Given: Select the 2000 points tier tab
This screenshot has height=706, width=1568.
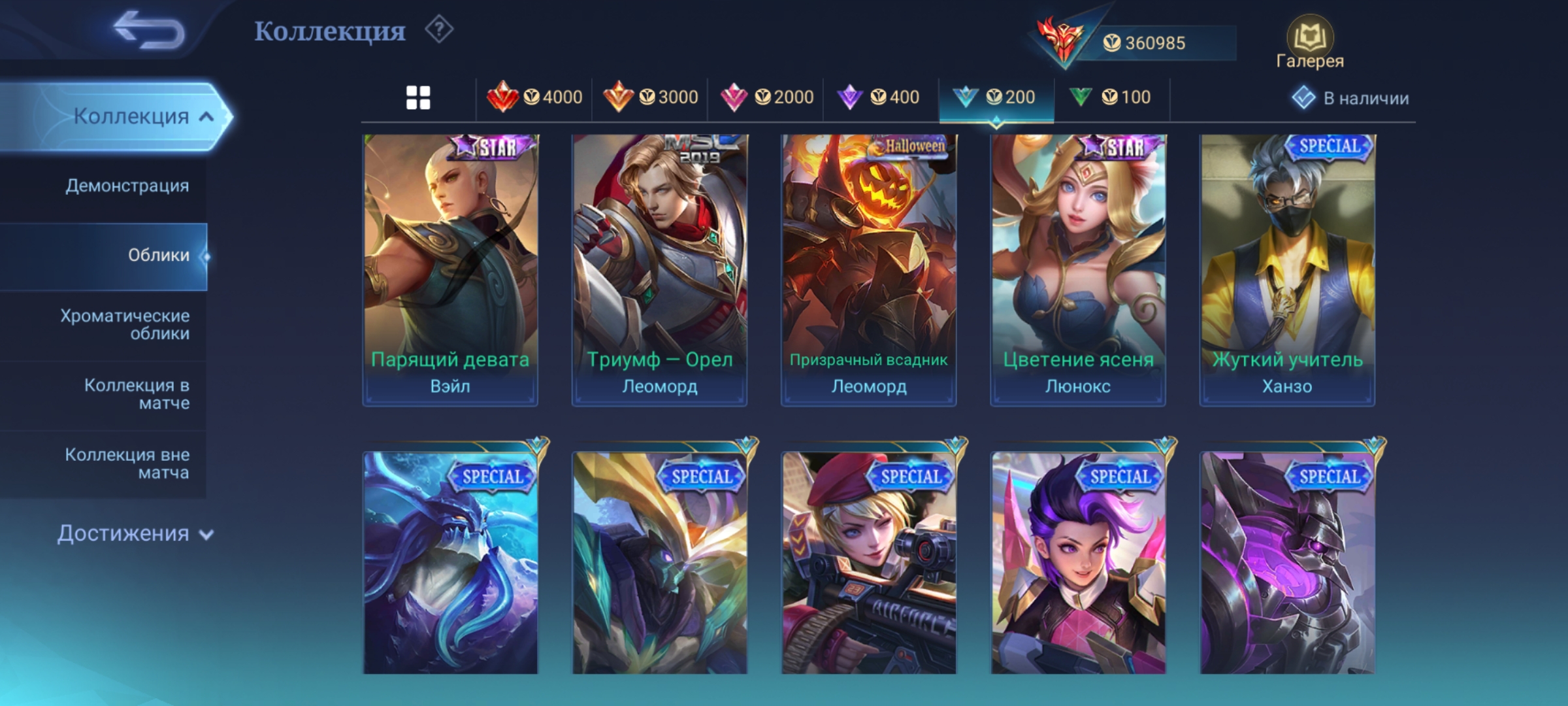Looking at the screenshot, I should (766, 98).
